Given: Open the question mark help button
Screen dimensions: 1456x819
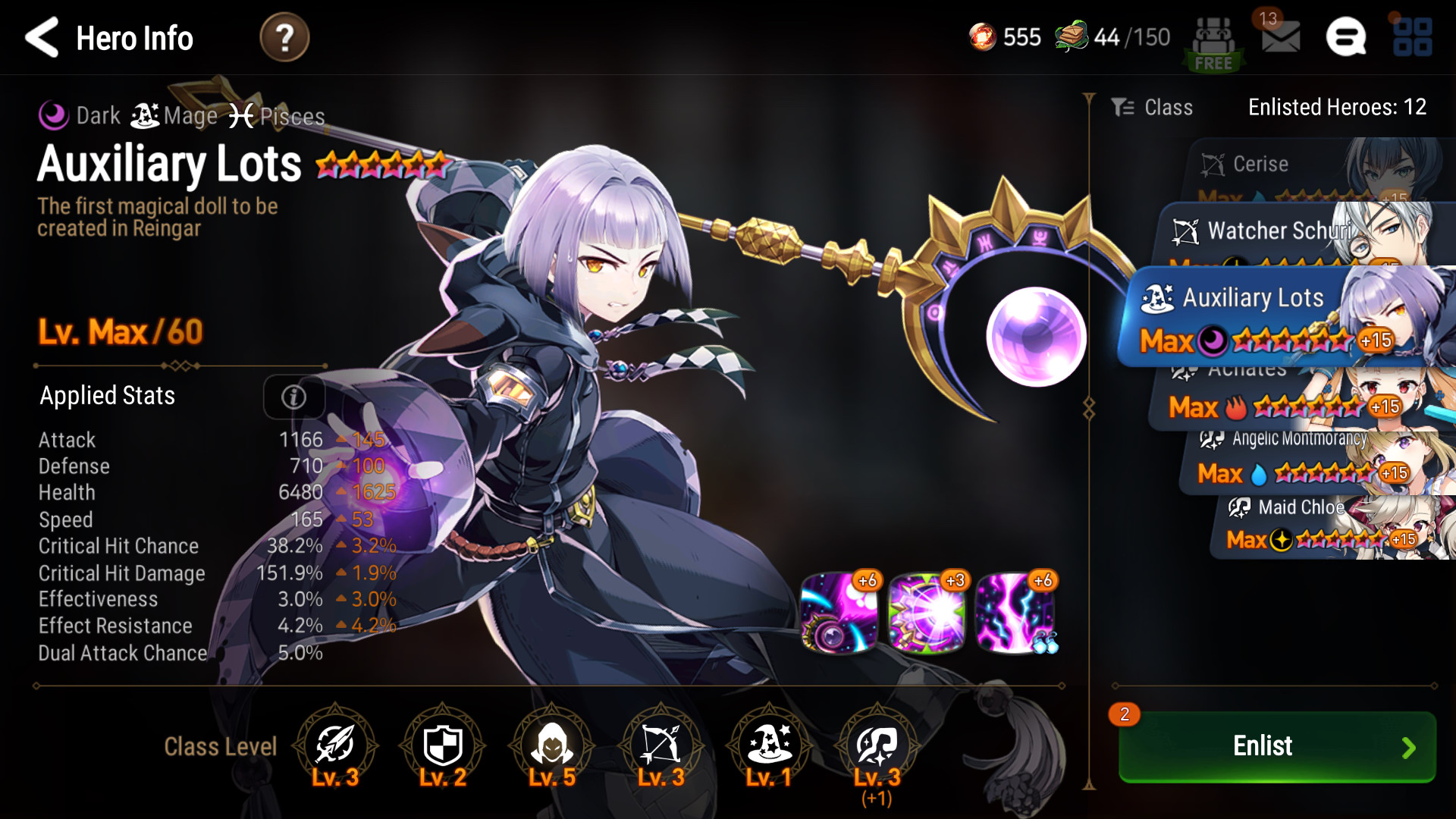Looking at the screenshot, I should click(284, 37).
